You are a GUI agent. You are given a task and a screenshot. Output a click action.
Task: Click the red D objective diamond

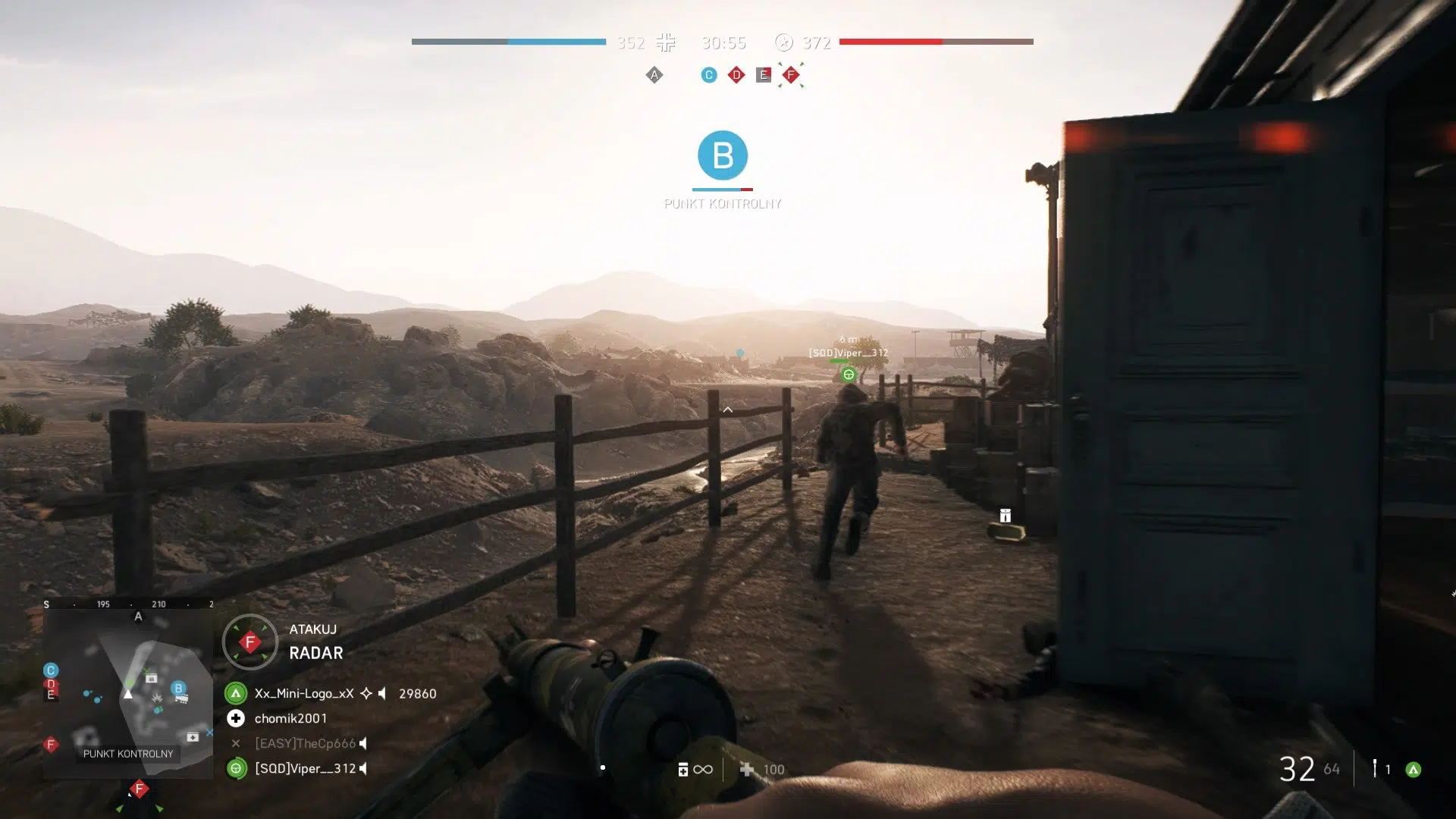point(736,75)
